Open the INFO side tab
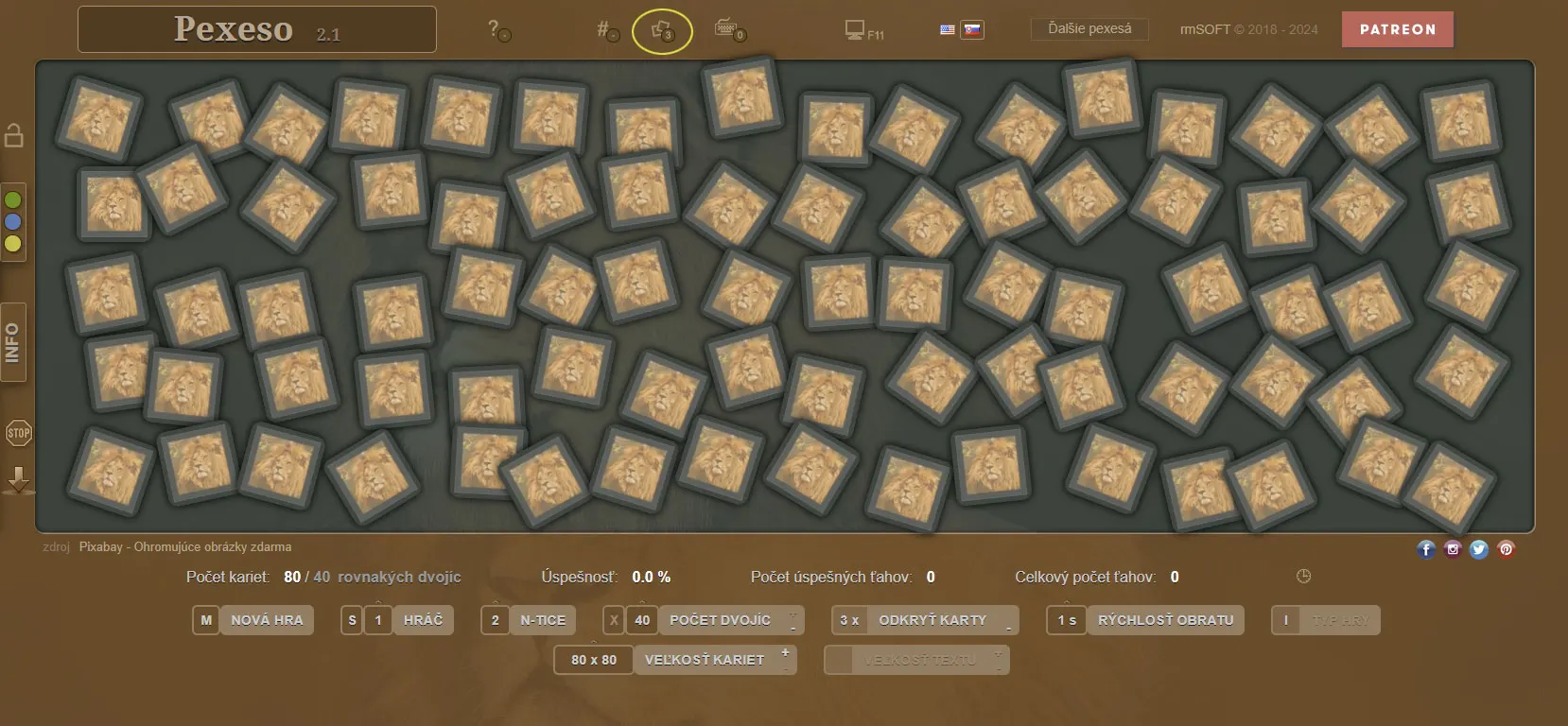This screenshot has width=1568, height=726. 13,342
